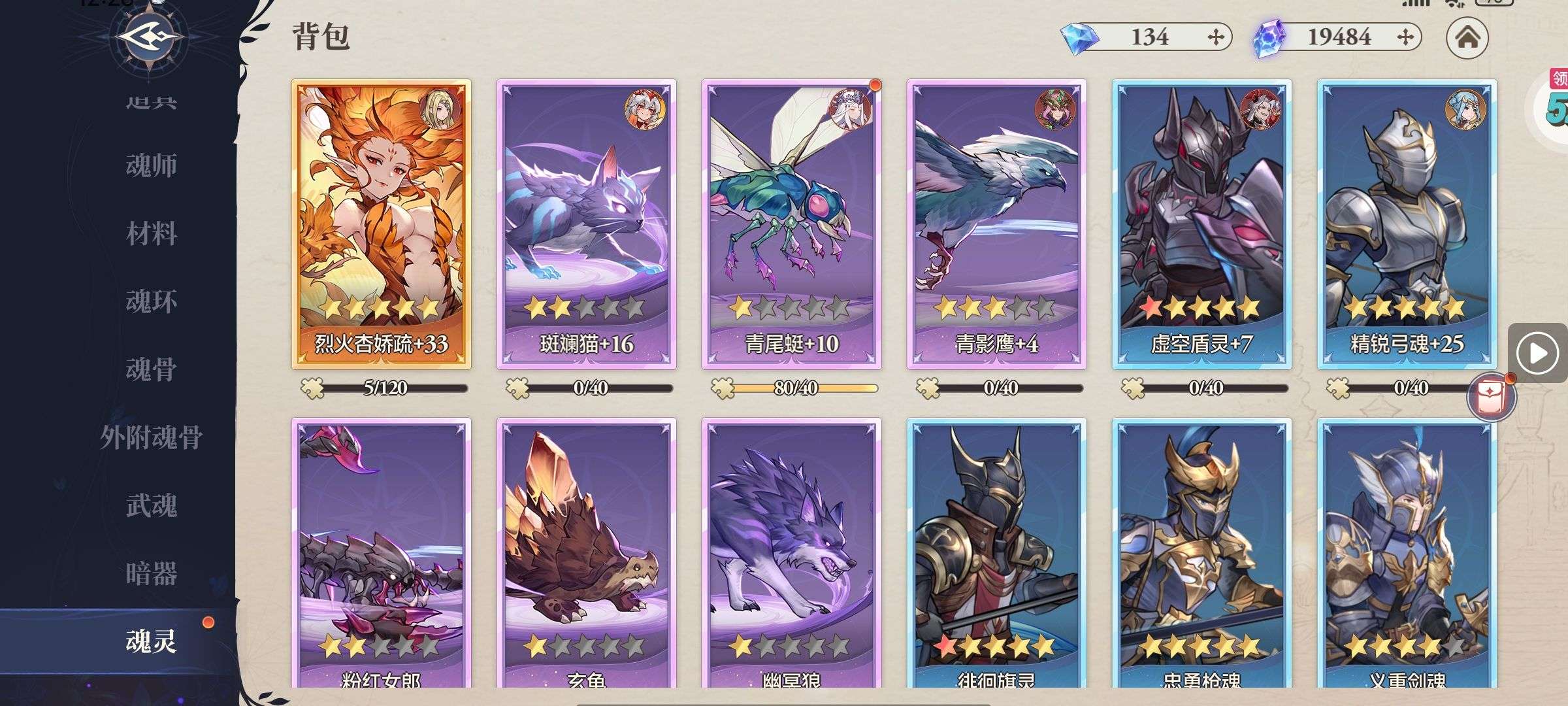
Task: Switch to the 武魂 tab
Action: click(151, 506)
